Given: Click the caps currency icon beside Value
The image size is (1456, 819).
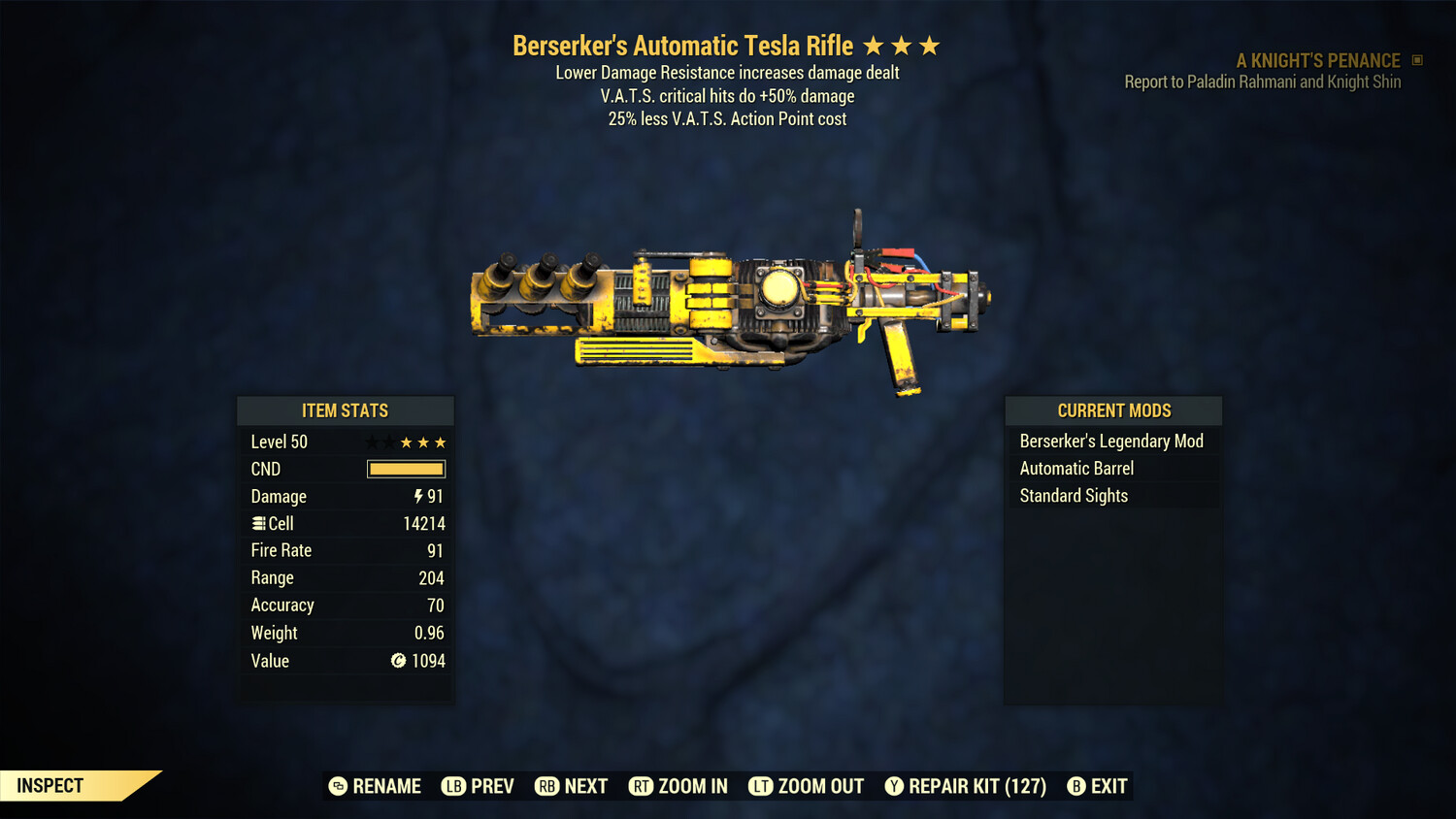Looking at the screenshot, I should (x=399, y=661).
